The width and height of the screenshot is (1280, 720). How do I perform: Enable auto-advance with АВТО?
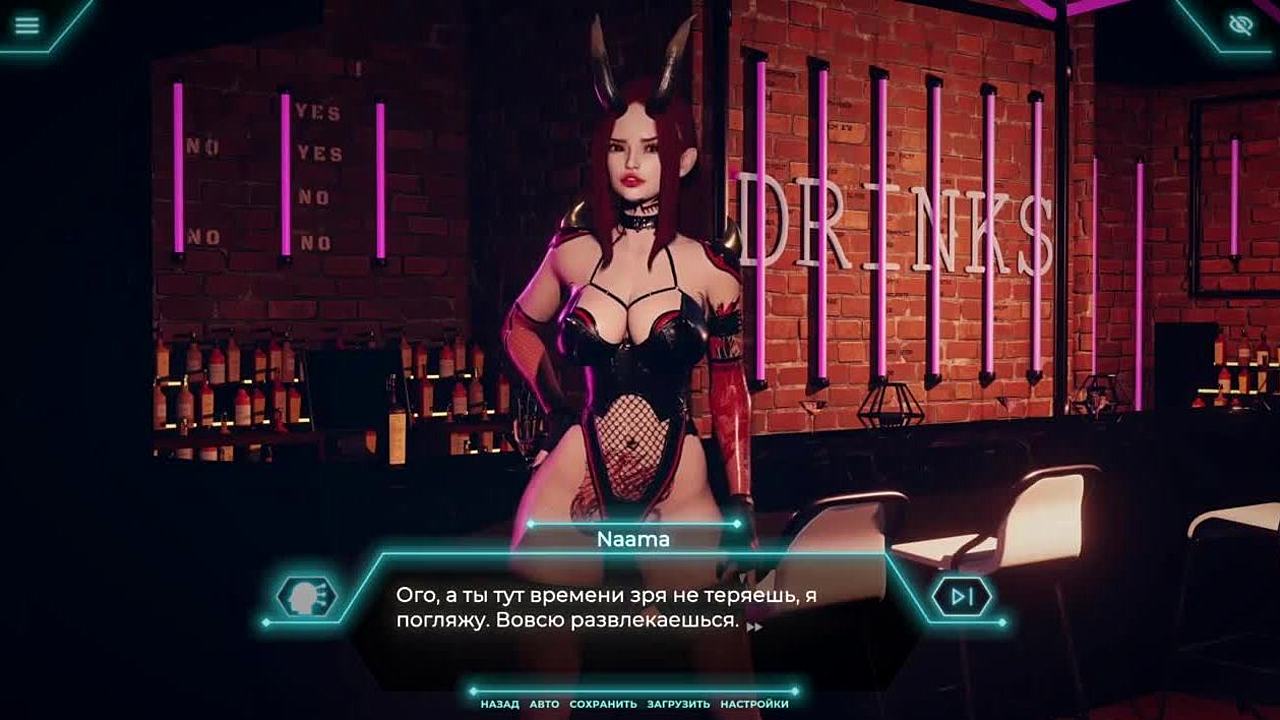[544, 704]
